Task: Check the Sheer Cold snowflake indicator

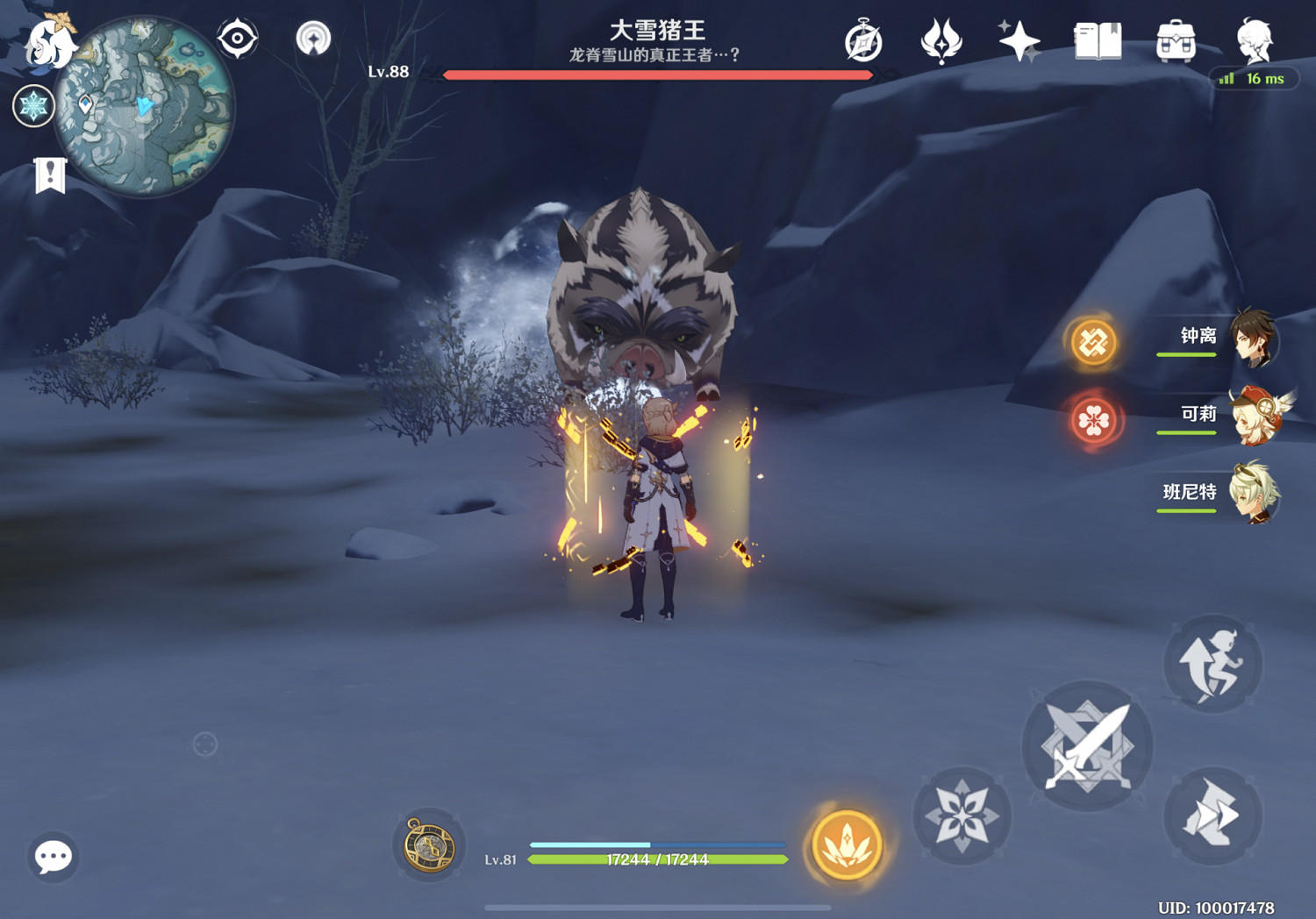Action: [x=33, y=105]
